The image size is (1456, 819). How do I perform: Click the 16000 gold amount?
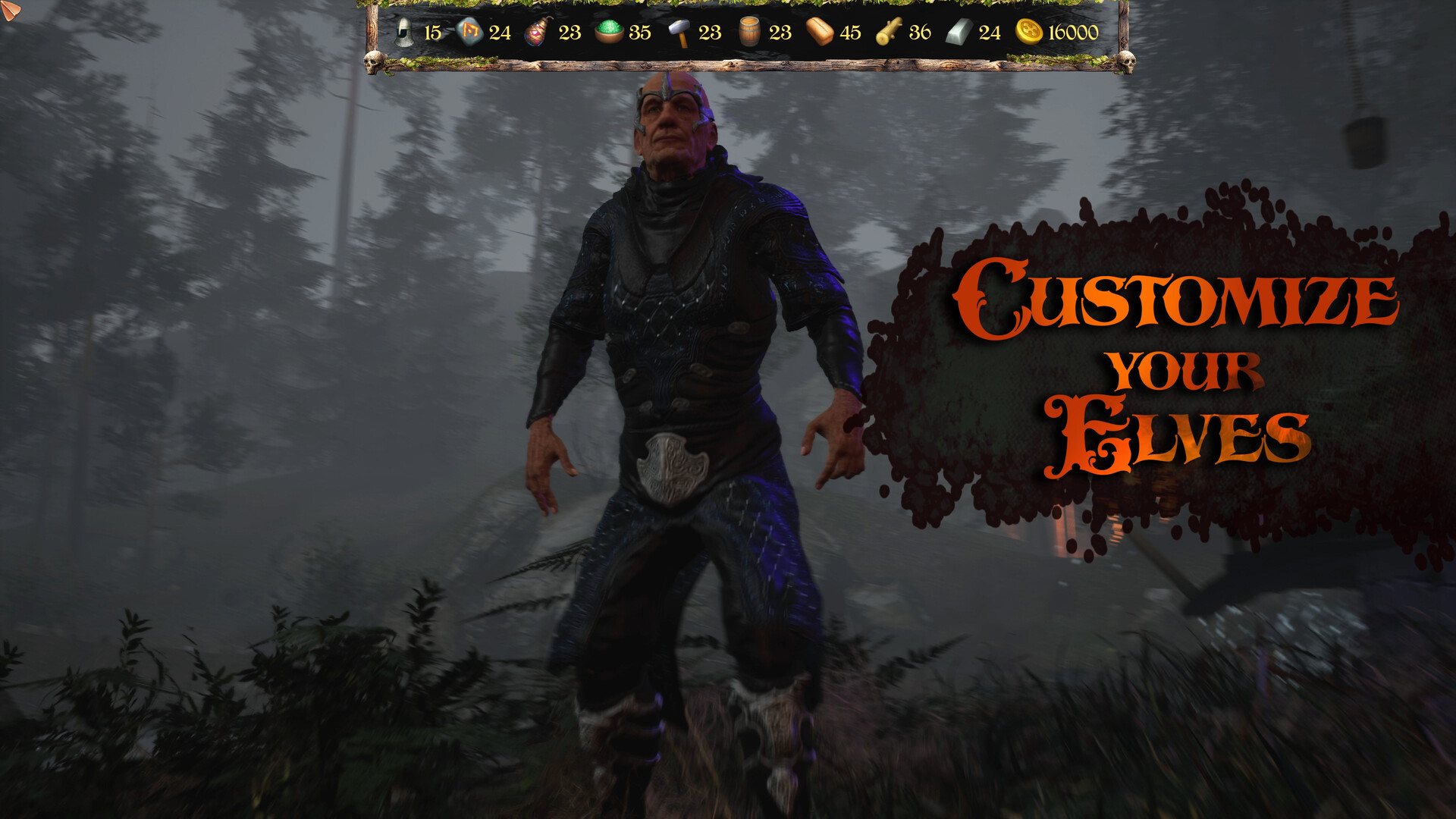[x=1072, y=33]
